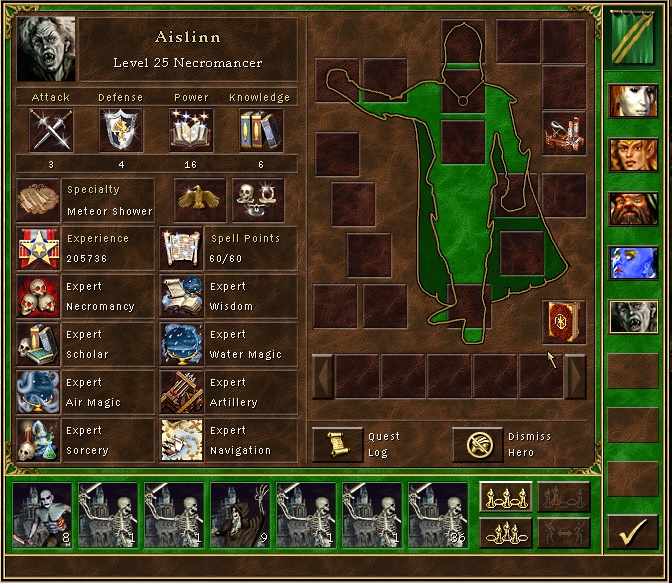
Task: Show the Meteor Shower specialty info
Action: click(39, 201)
